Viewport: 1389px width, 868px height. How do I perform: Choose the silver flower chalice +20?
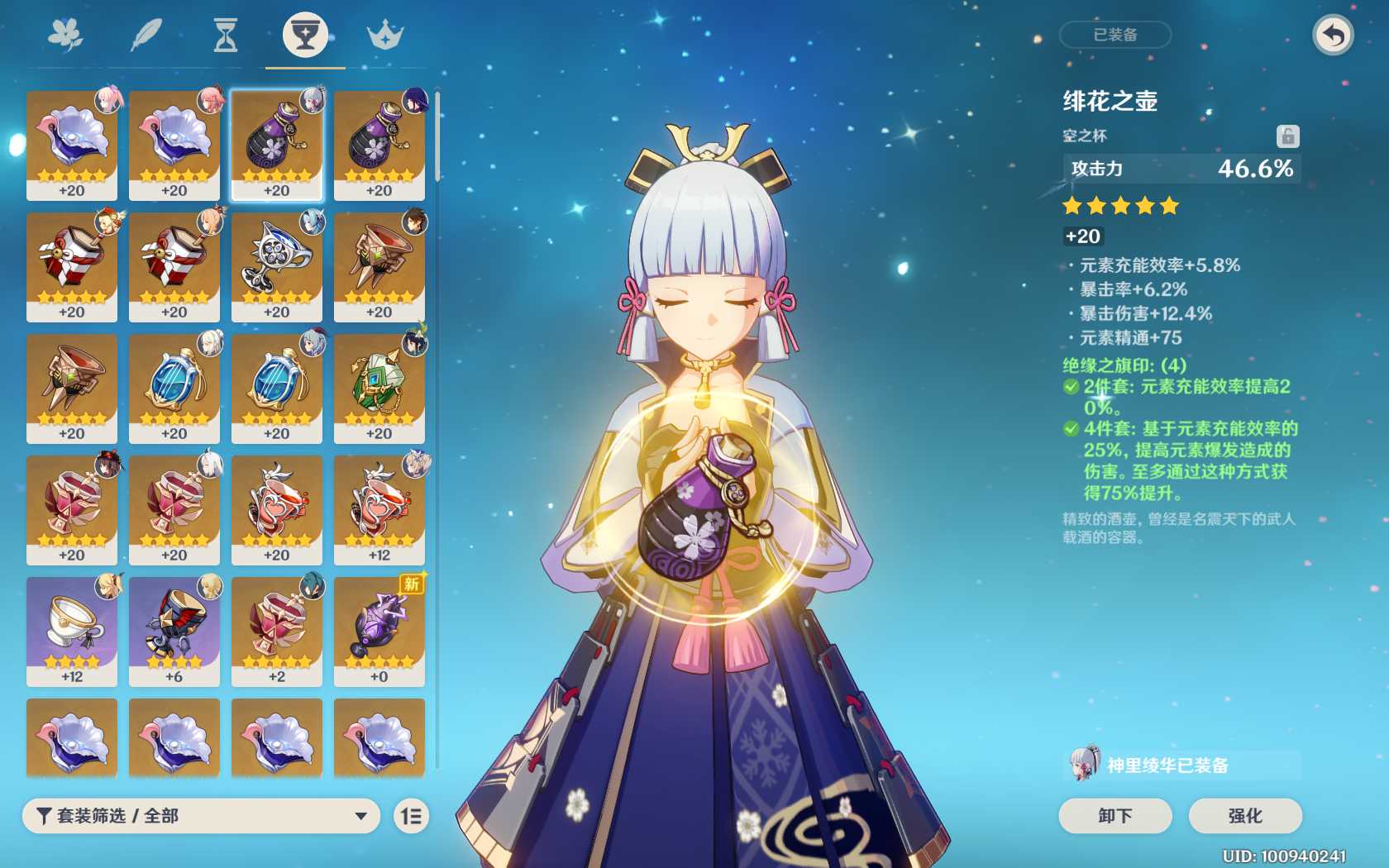[x=277, y=266]
